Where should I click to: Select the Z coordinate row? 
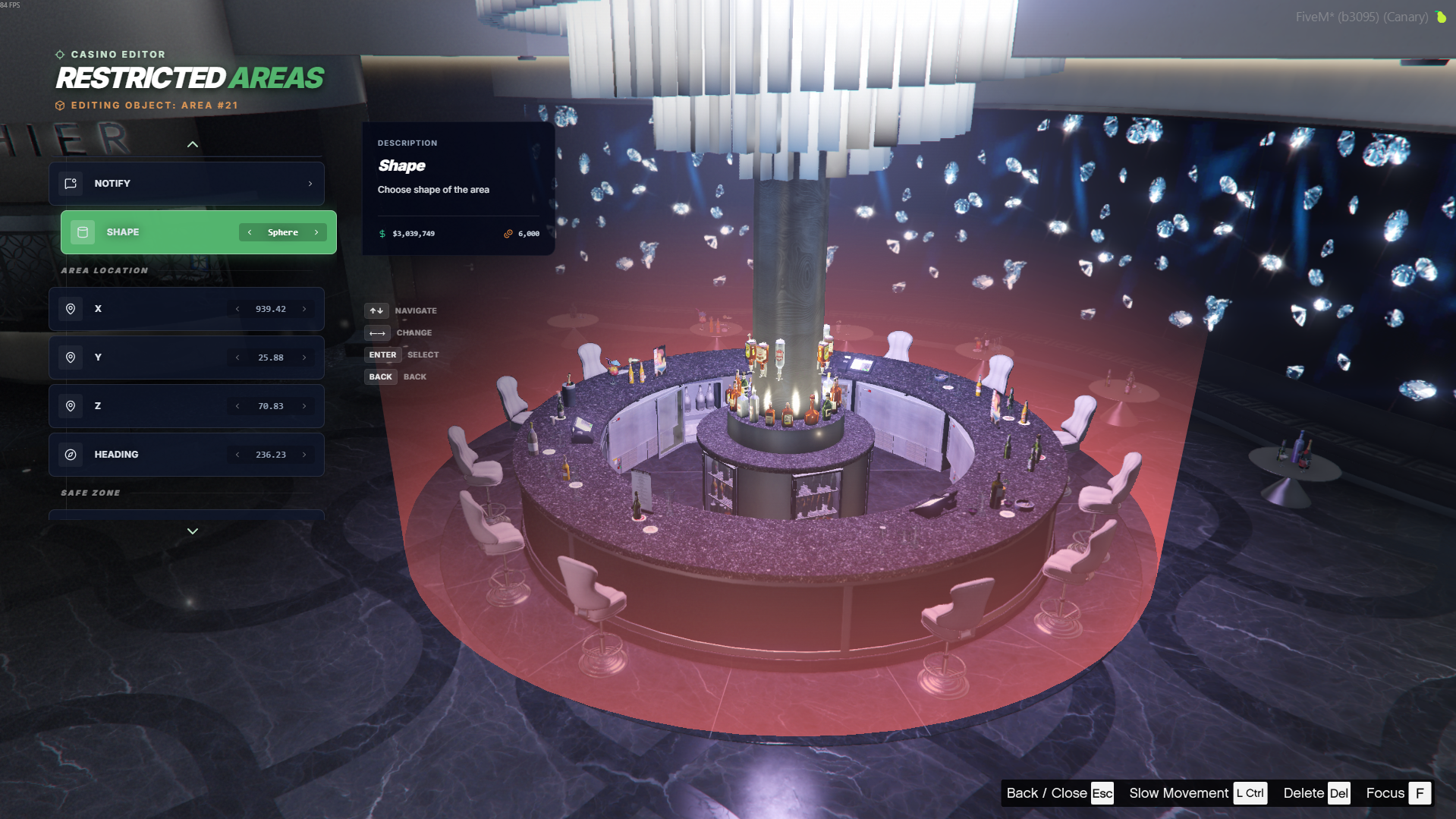pyautogui.click(x=144, y=406)
